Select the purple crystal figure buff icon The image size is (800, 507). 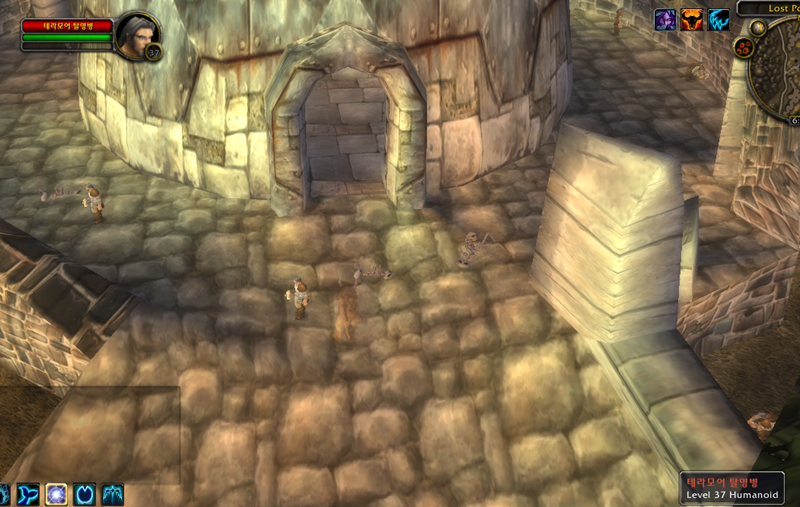(665, 20)
